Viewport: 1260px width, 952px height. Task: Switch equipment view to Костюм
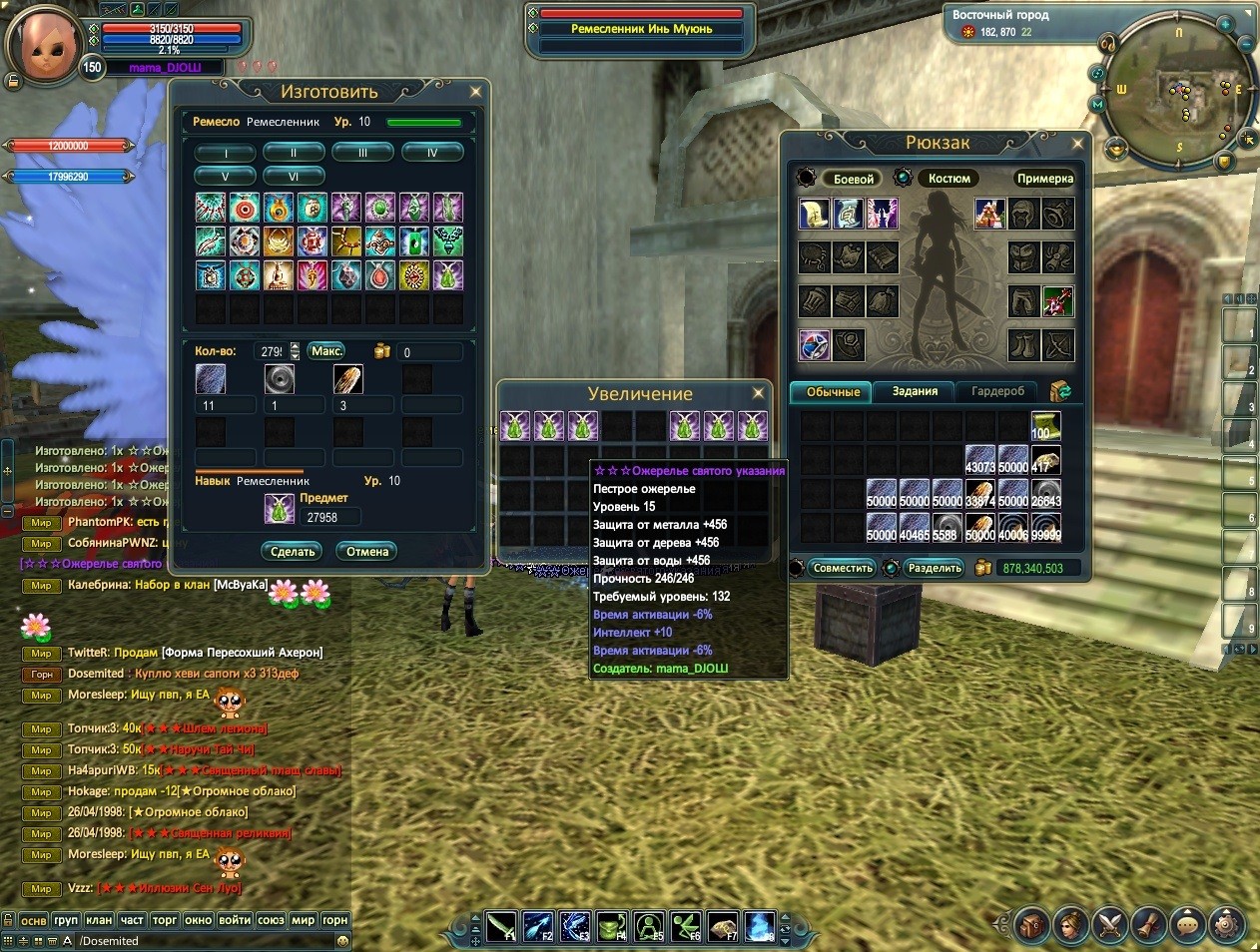948,179
